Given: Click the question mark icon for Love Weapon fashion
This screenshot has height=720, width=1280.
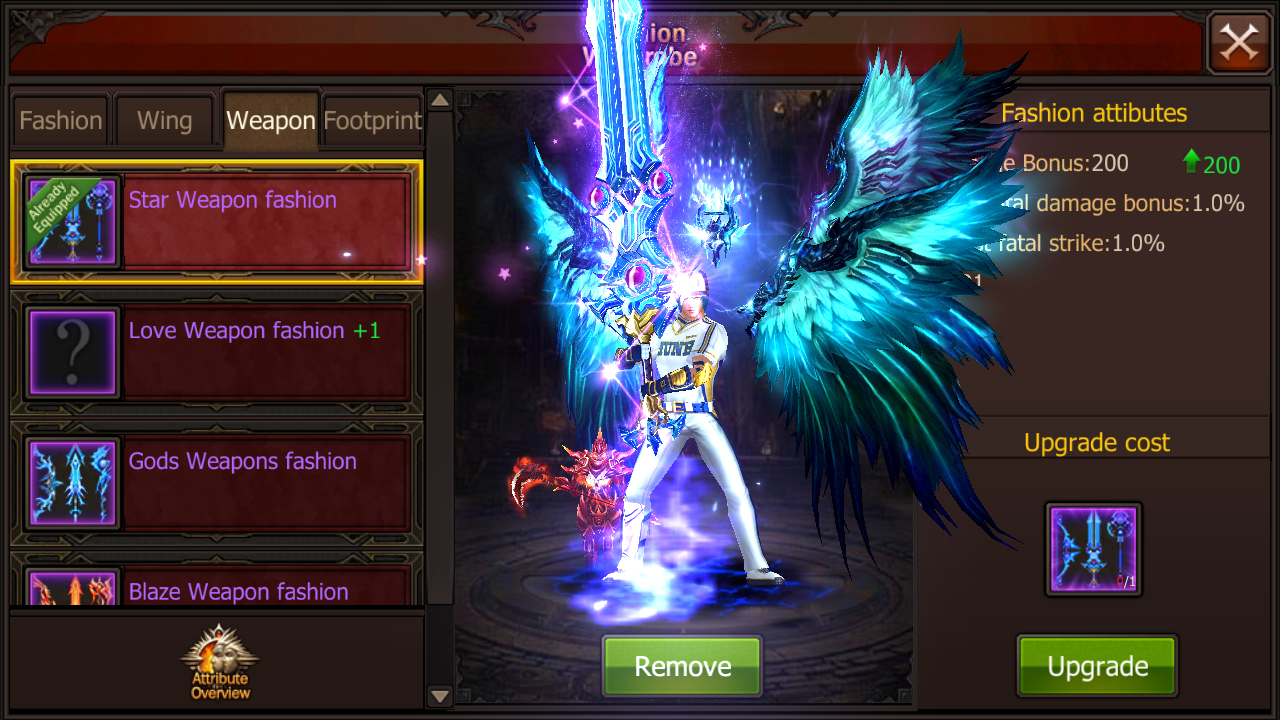Looking at the screenshot, I should [x=71, y=351].
